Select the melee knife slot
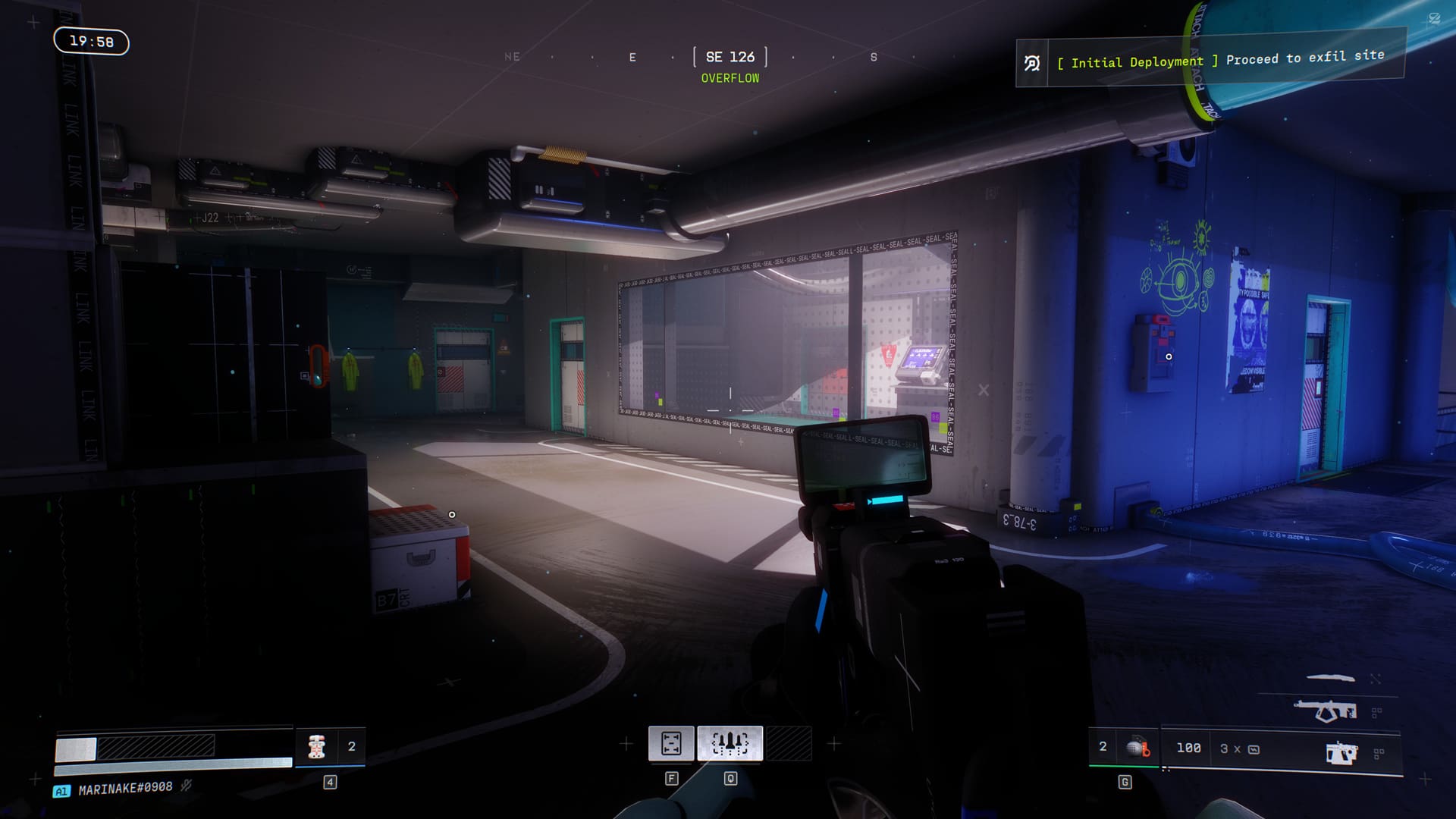Screen dimensions: 1456x819 click(1331, 678)
